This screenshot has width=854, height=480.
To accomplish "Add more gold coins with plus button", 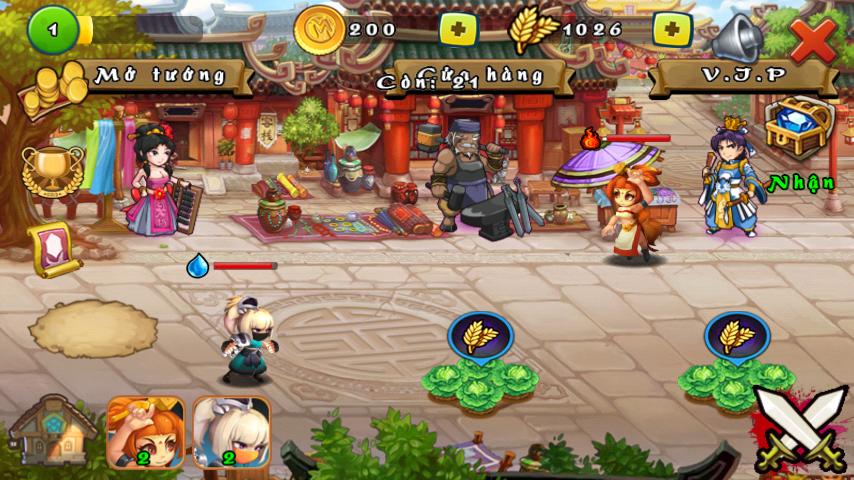I will tap(458, 30).
